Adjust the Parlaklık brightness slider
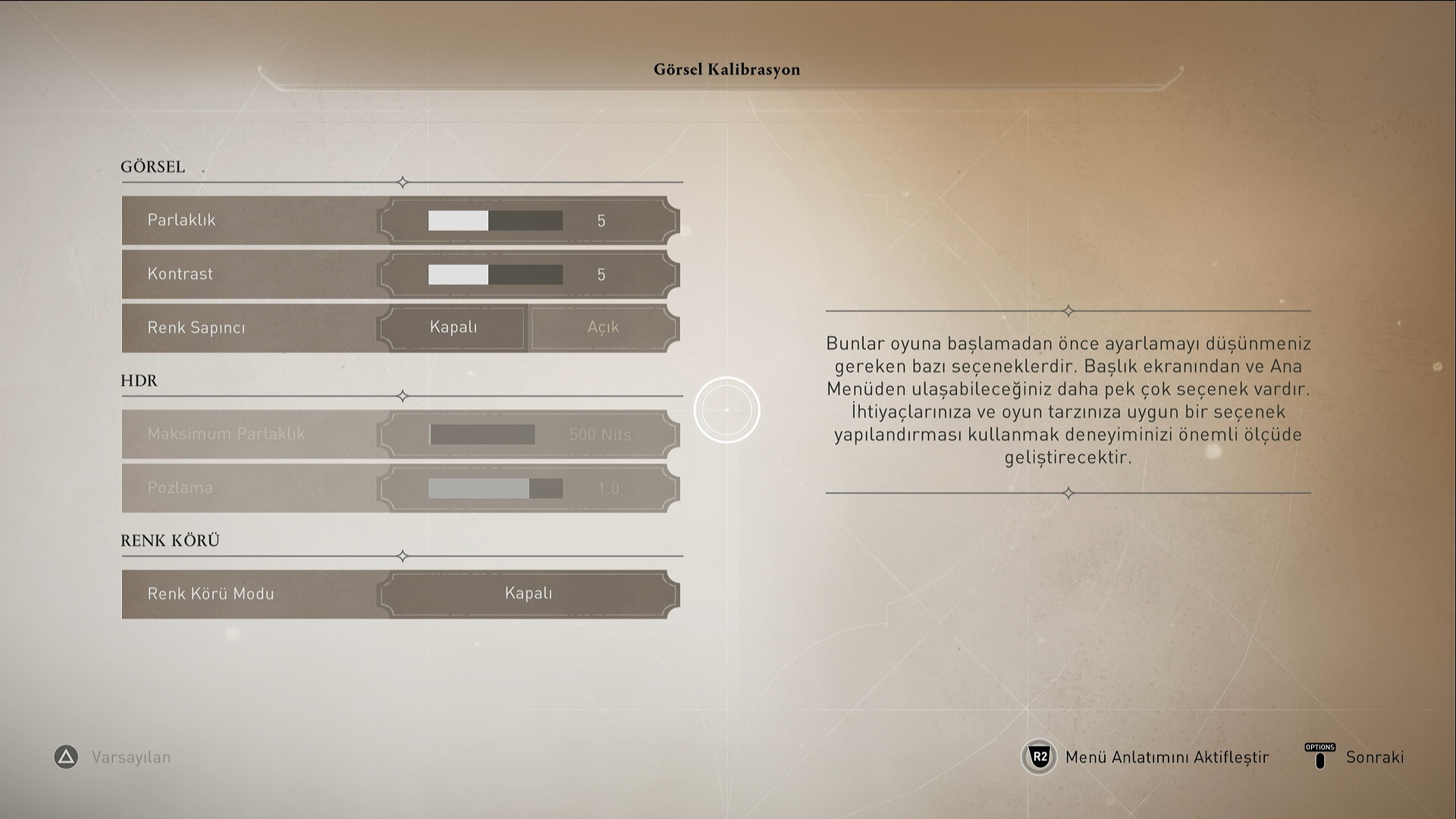The height and width of the screenshot is (819, 1456). point(495,221)
